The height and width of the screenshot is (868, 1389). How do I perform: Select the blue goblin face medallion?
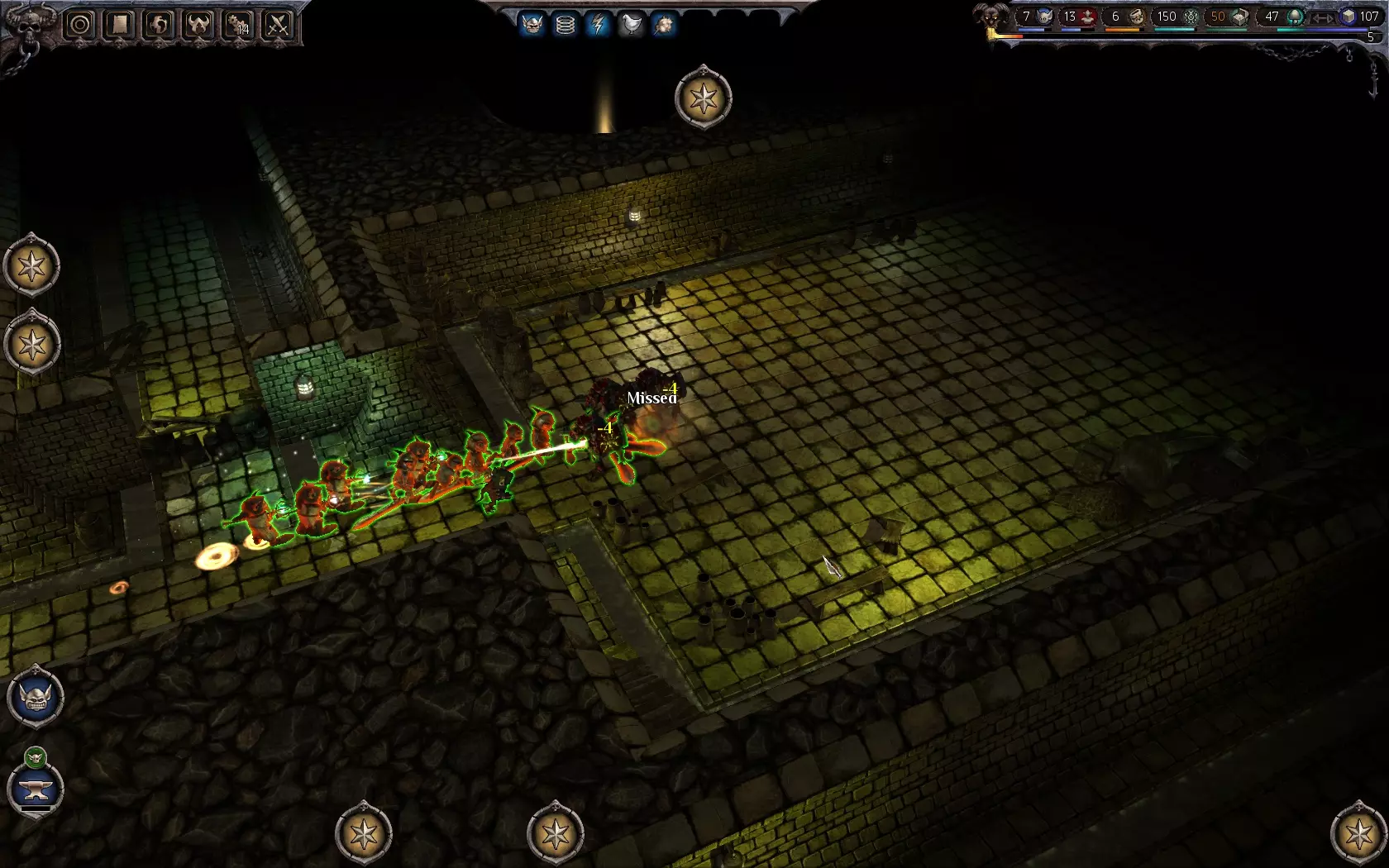(x=36, y=697)
